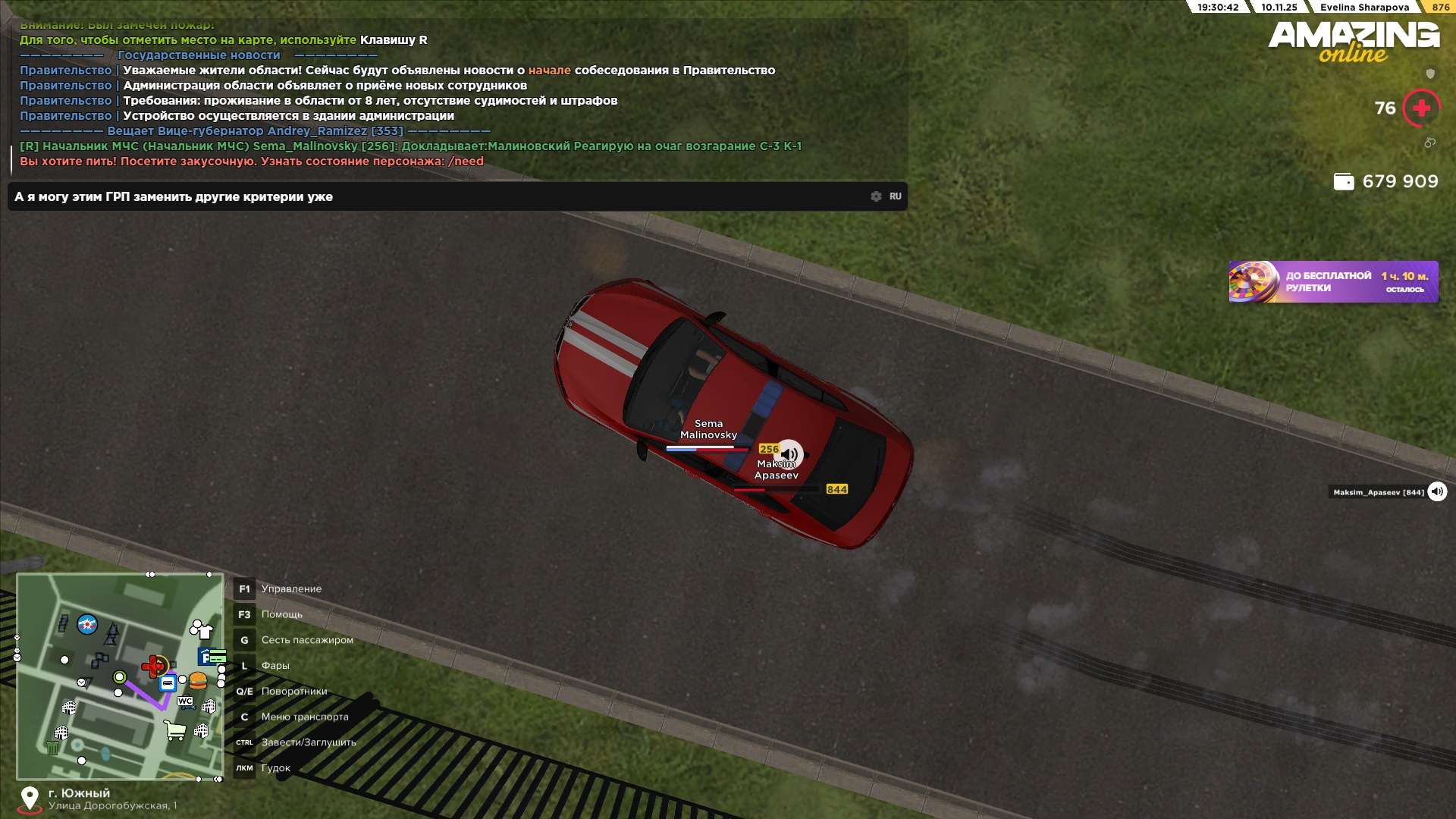Select the red cross hospital marker on minimap
The height and width of the screenshot is (819, 1456).
154,667
